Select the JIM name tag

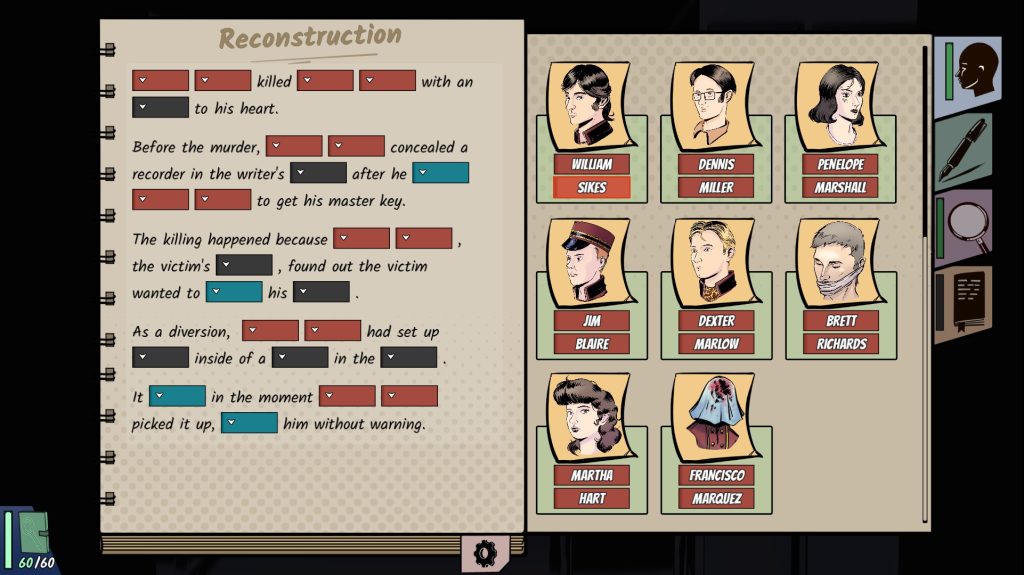click(592, 321)
